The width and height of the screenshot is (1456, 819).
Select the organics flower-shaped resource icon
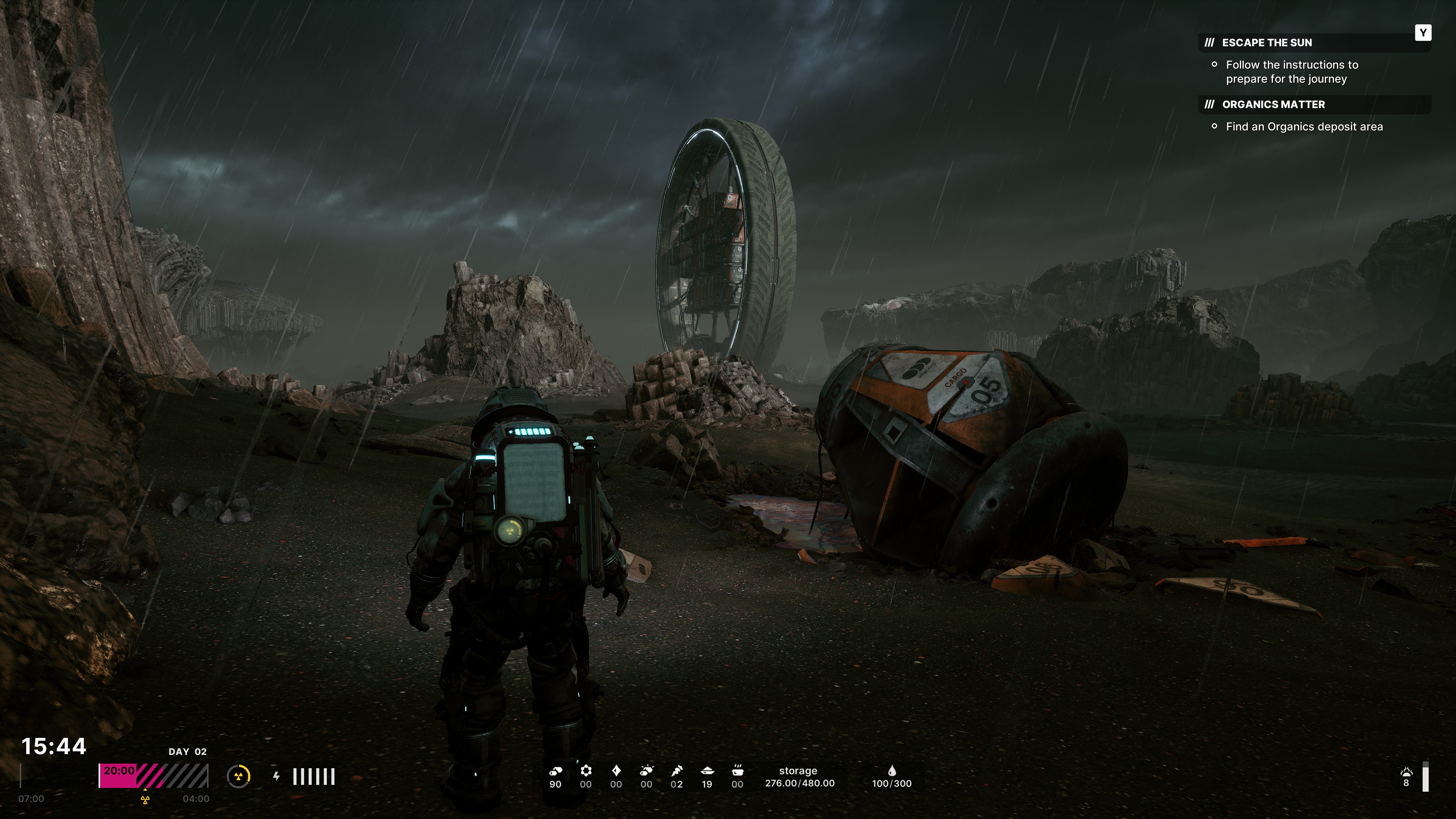click(x=586, y=770)
